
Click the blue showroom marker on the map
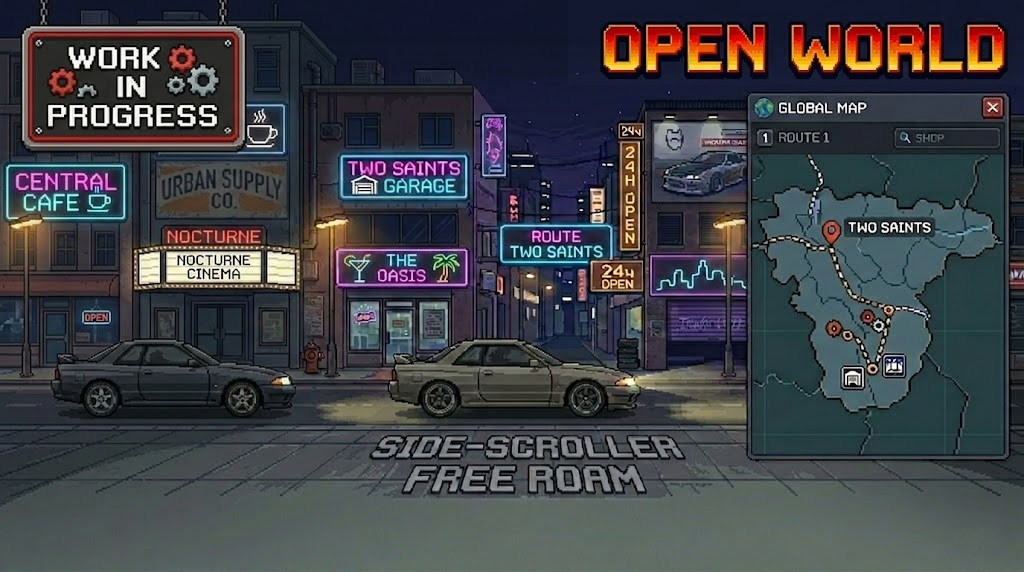[894, 366]
